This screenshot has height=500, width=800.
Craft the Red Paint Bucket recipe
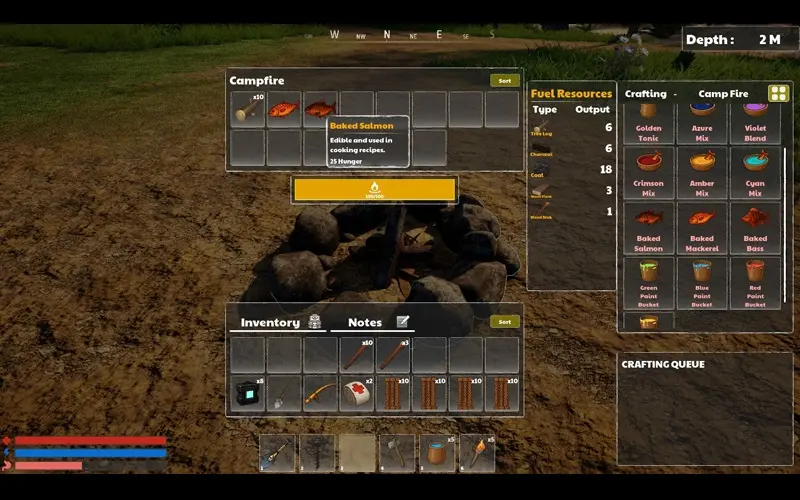755,279
